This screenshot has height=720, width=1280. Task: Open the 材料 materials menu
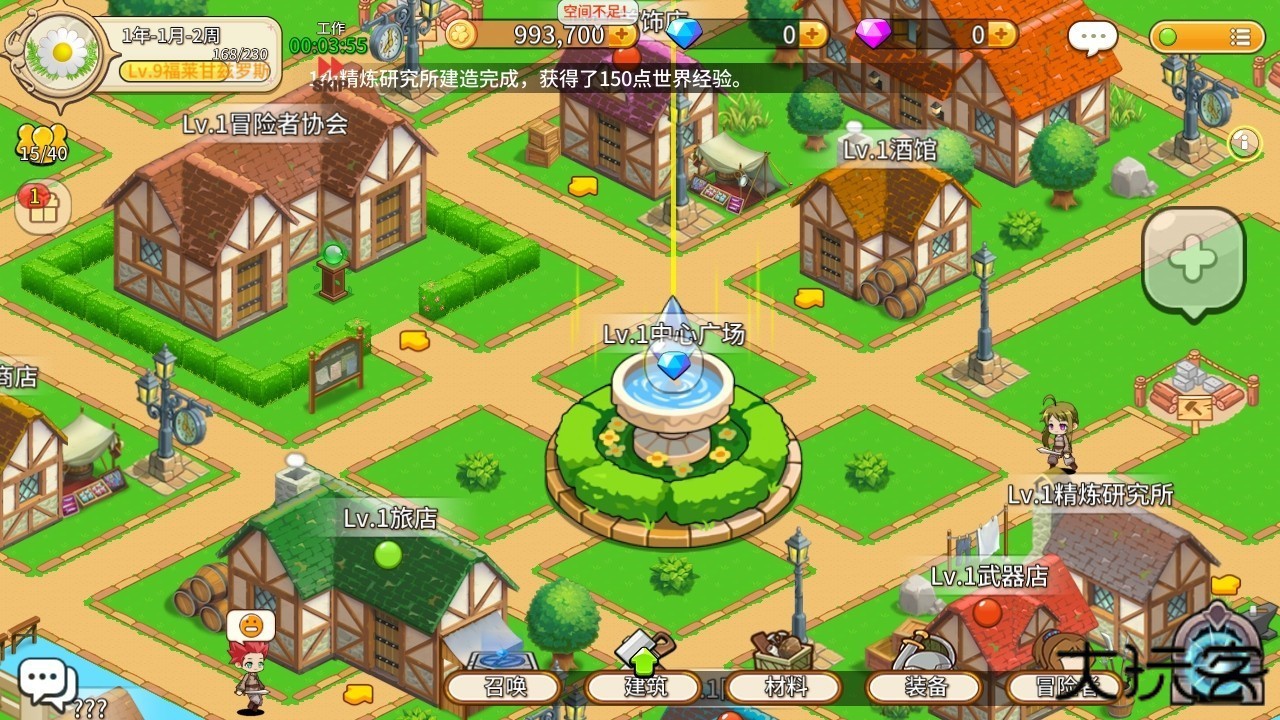(784, 687)
